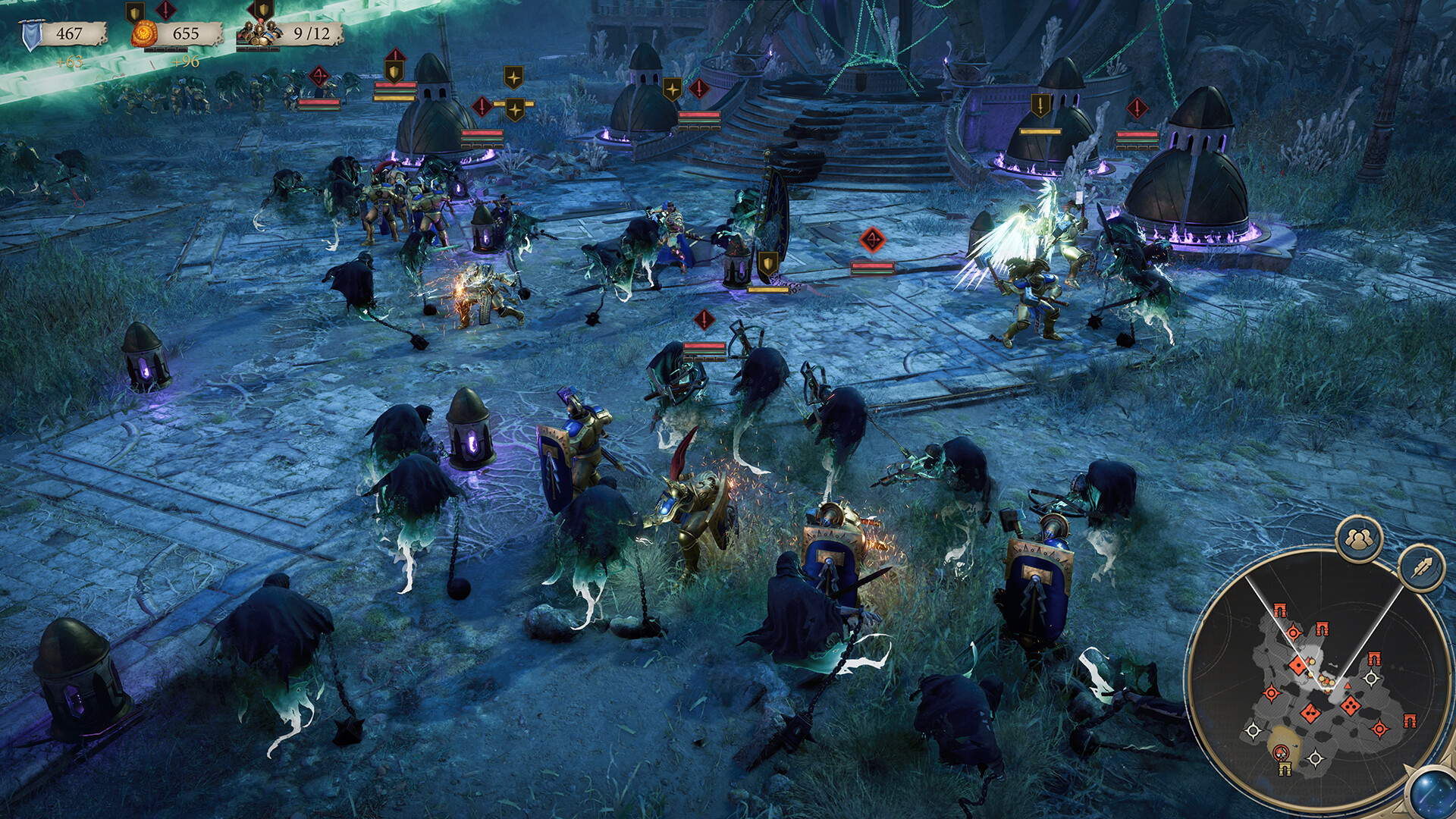Click the +96 income indicator text

pyautogui.click(x=186, y=61)
